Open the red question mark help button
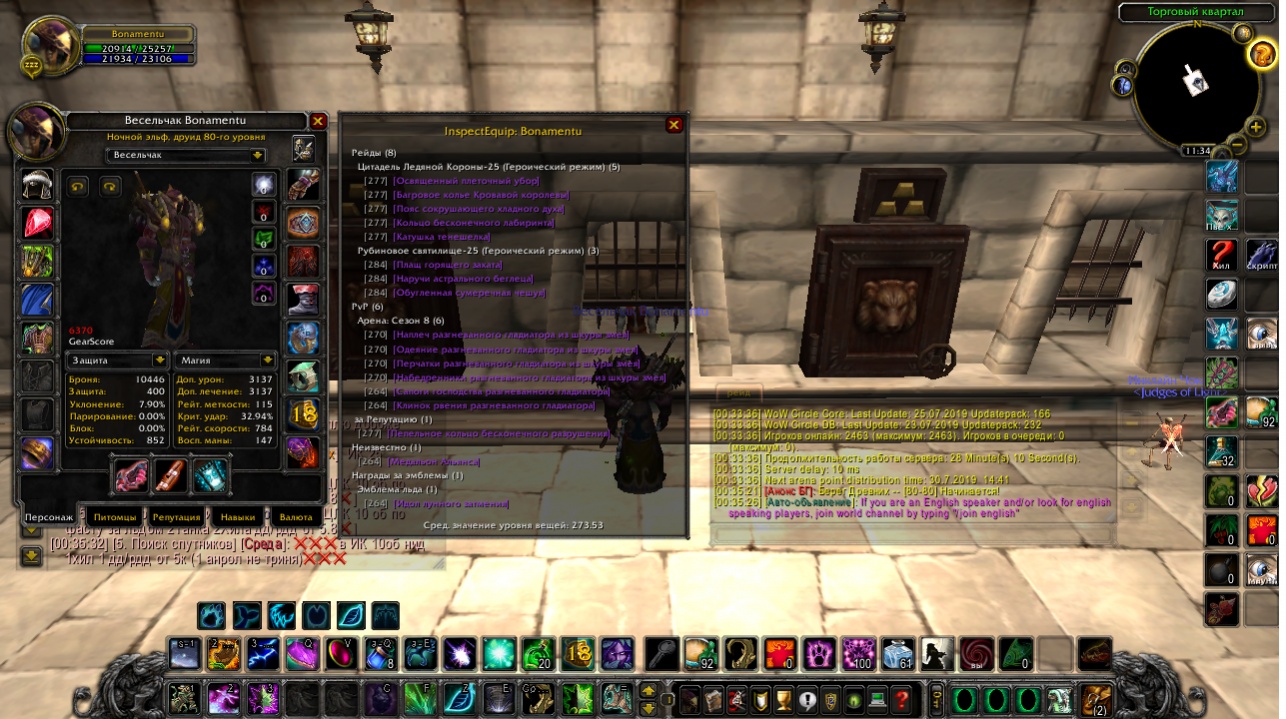Image resolution: width=1286 pixels, height=719 pixels. pyautogui.click(x=901, y=697)
